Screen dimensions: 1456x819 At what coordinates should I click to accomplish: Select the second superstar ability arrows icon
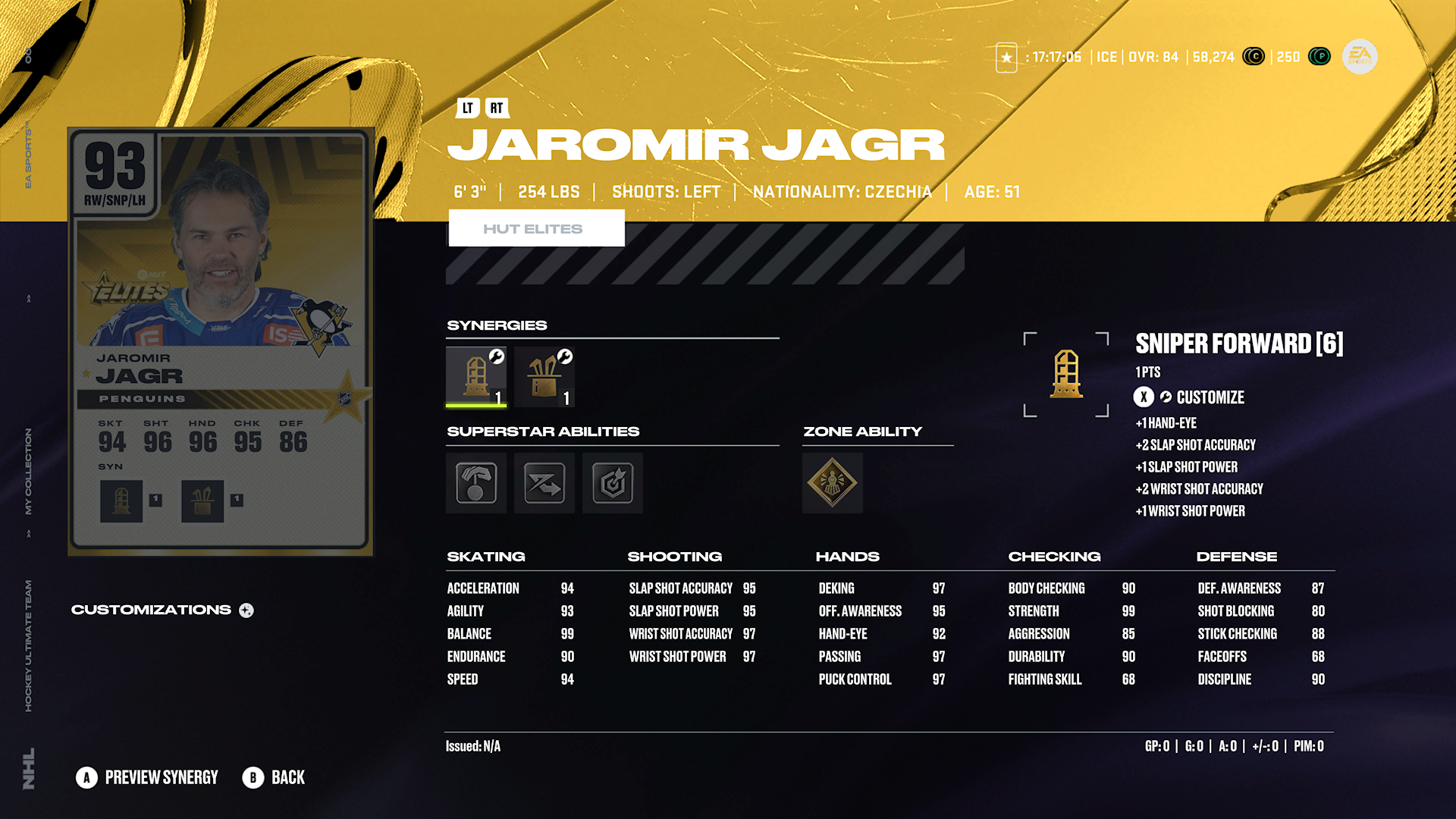point(544,483)
